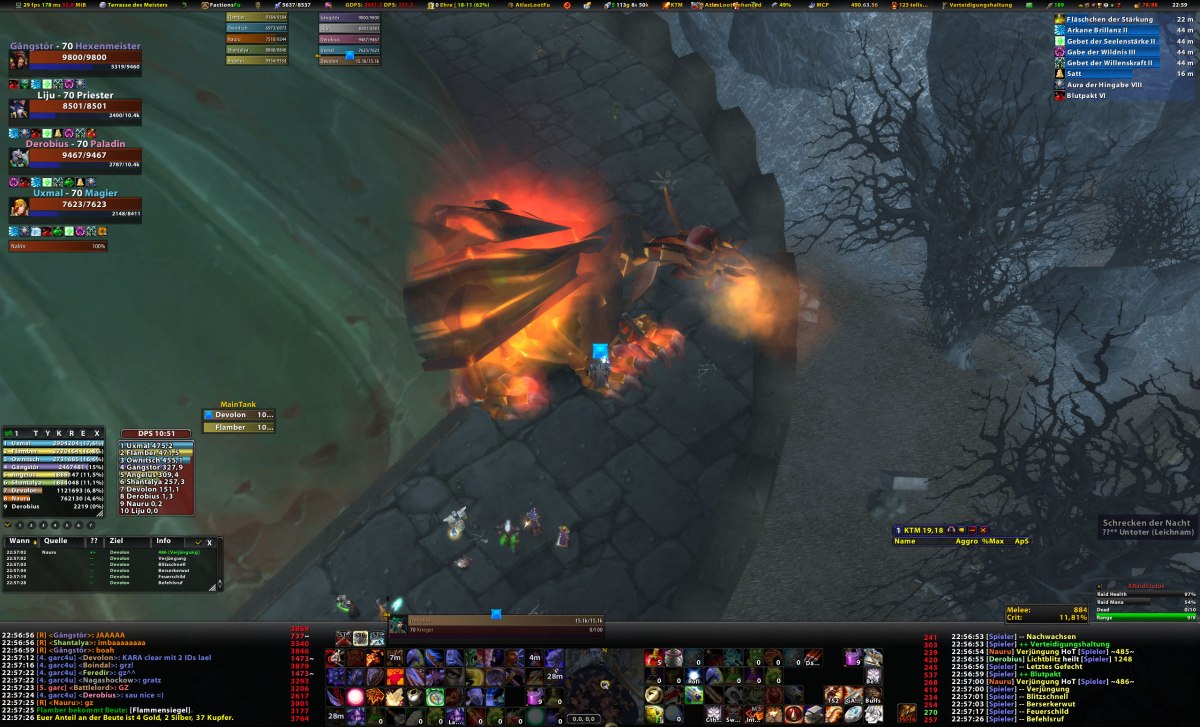This screenshot has height=727, width=1200.
Task: Close the combat log table window
Action: pos(209,542)
